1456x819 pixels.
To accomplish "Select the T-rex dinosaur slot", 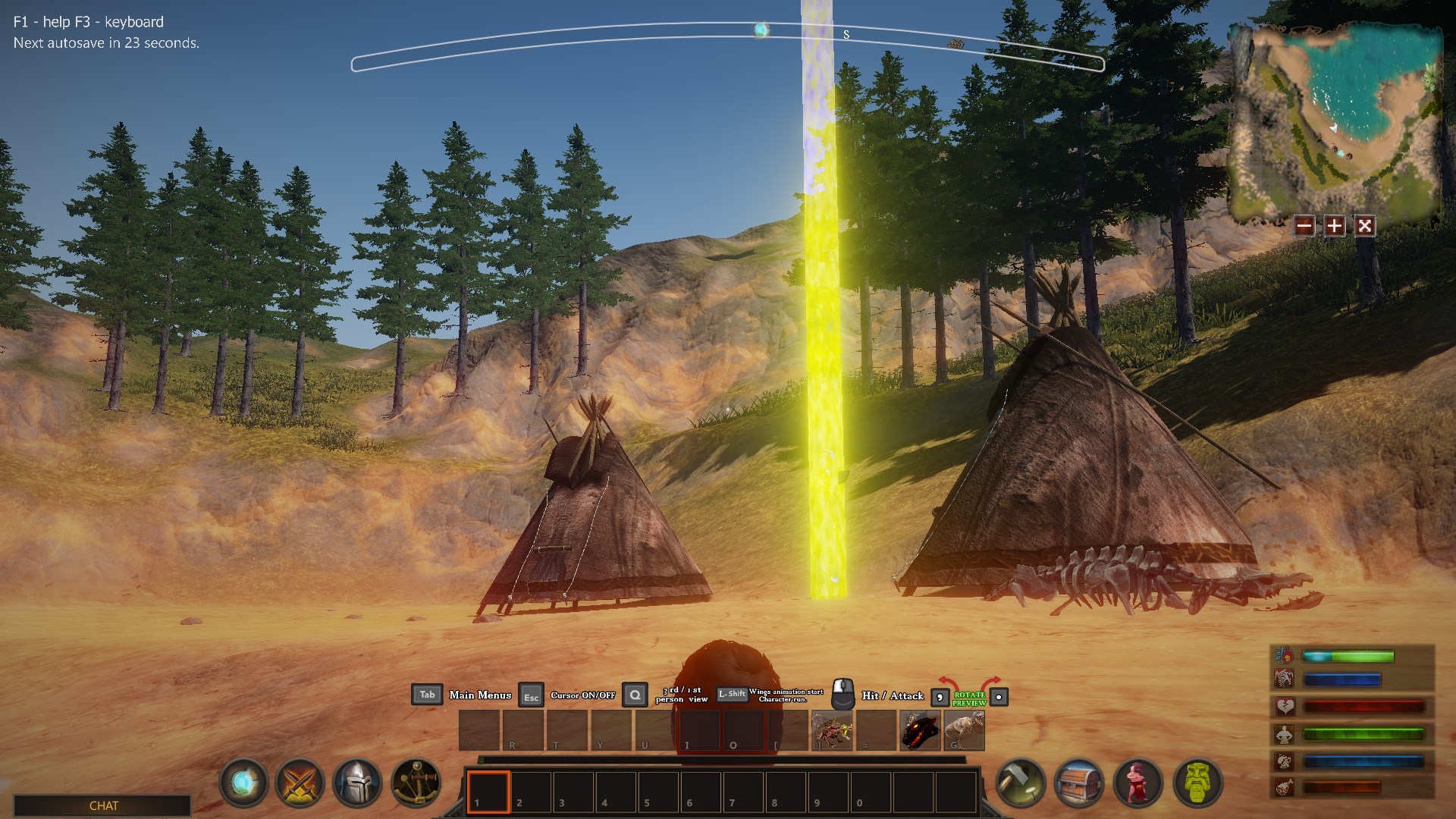I will coord(964,730).
